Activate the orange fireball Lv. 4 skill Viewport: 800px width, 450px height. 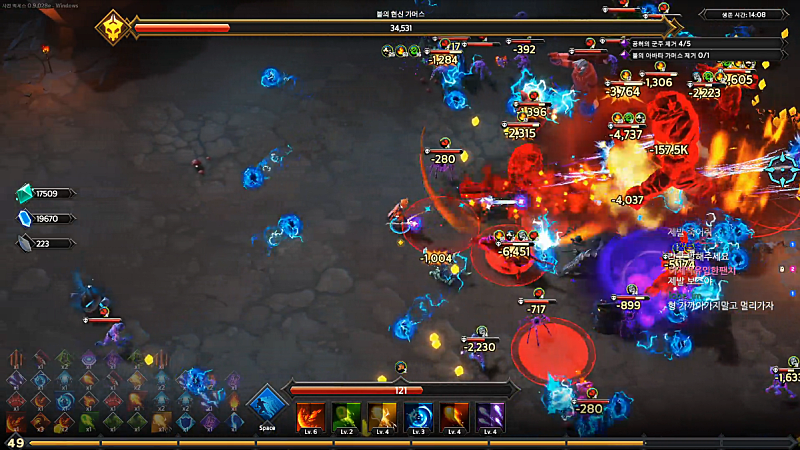pos(453,415)
